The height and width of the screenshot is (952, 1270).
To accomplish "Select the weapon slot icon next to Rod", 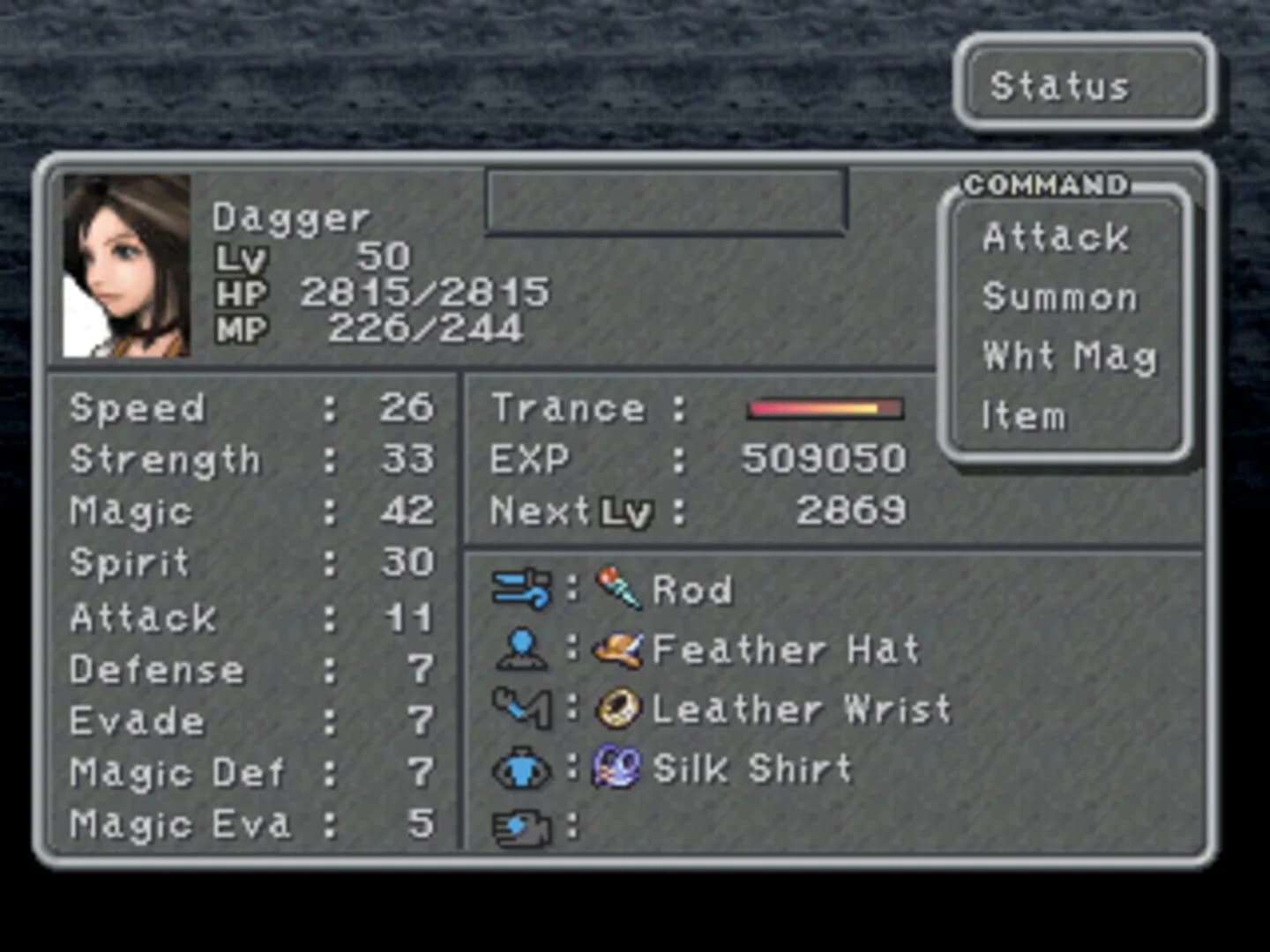I will 524,589.
